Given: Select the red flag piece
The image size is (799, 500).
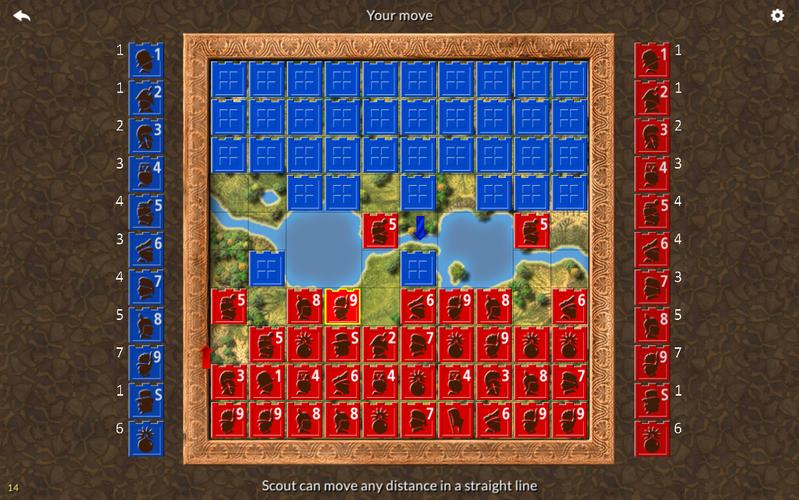Looking at the screenshot, I should tap(458, 419).
